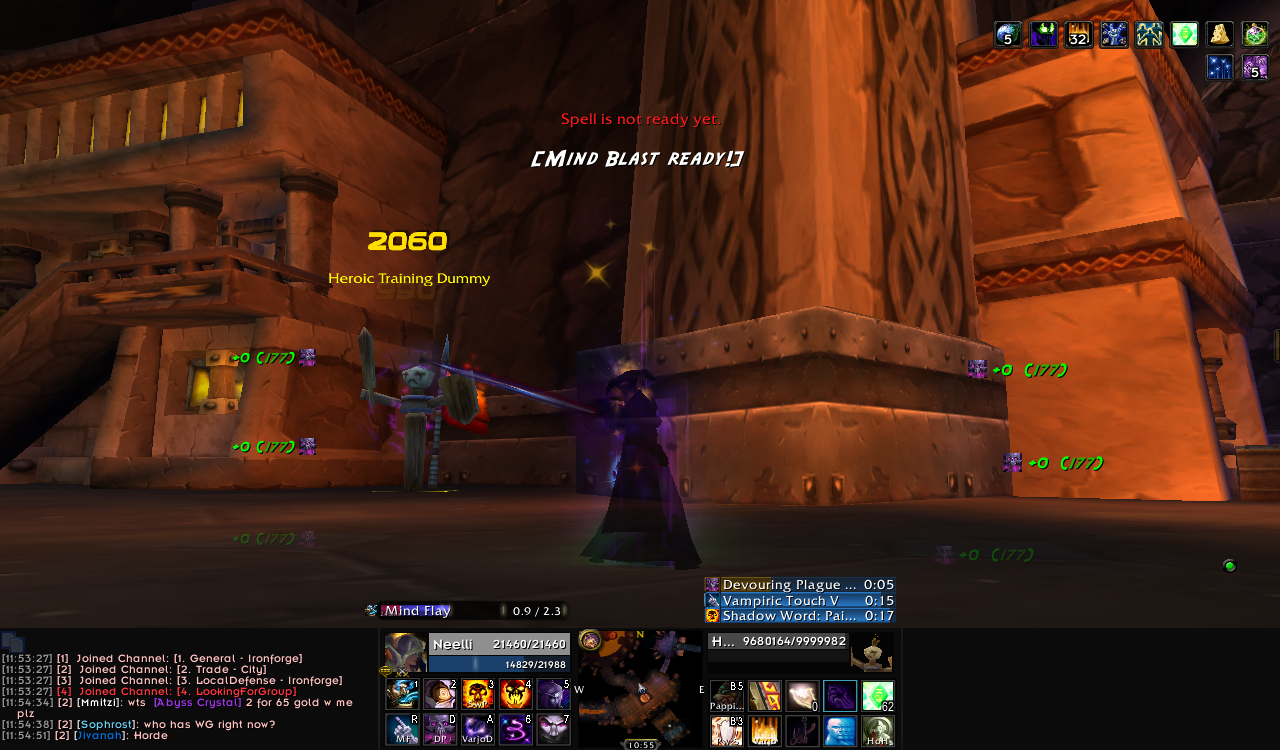Screen dimensions: 1280x750
Task: Cast the SWP skull ability in slot 3
Action: pos(478,694)
